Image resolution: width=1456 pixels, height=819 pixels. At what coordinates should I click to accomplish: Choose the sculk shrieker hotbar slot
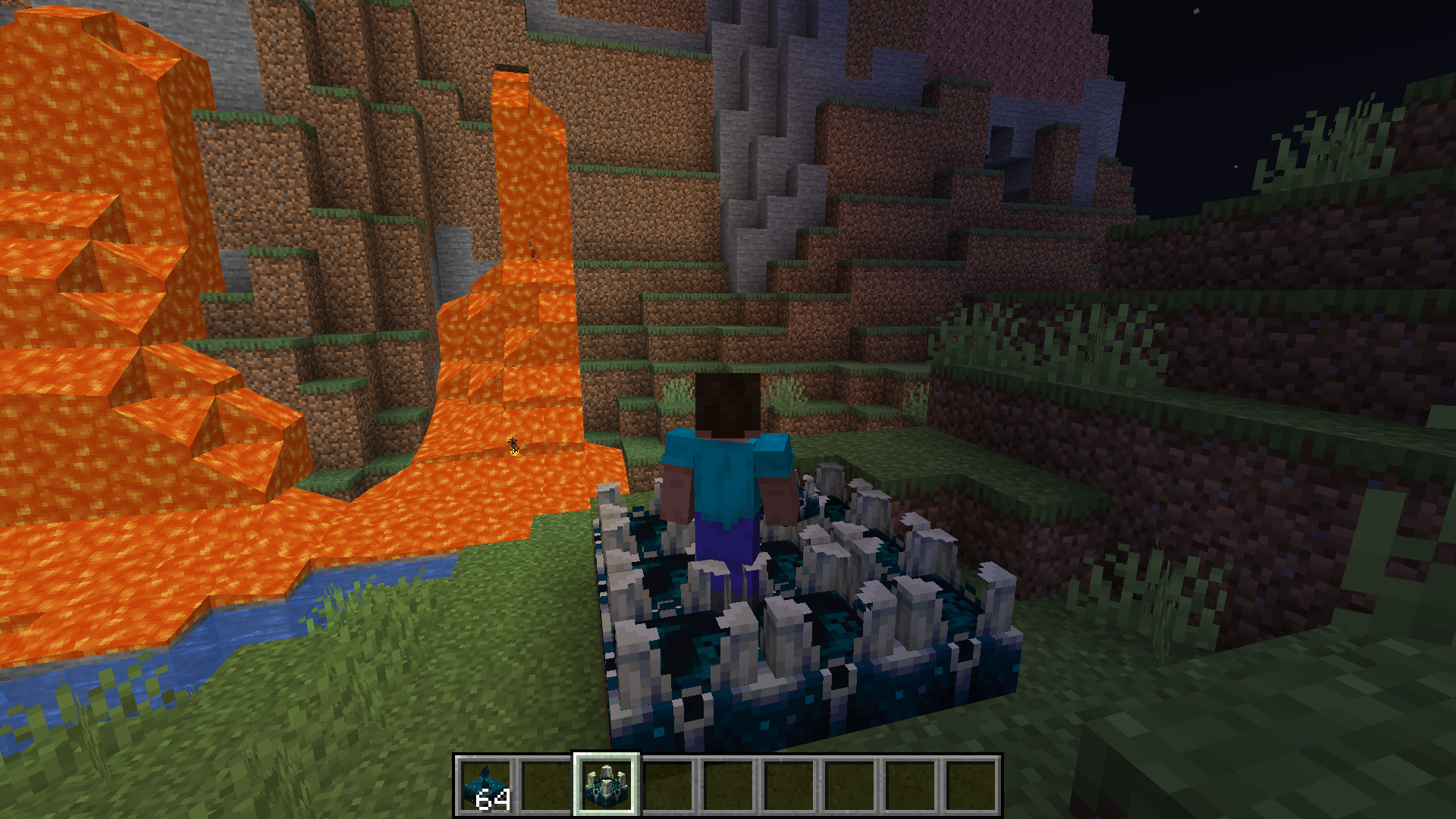click(607, 786)
